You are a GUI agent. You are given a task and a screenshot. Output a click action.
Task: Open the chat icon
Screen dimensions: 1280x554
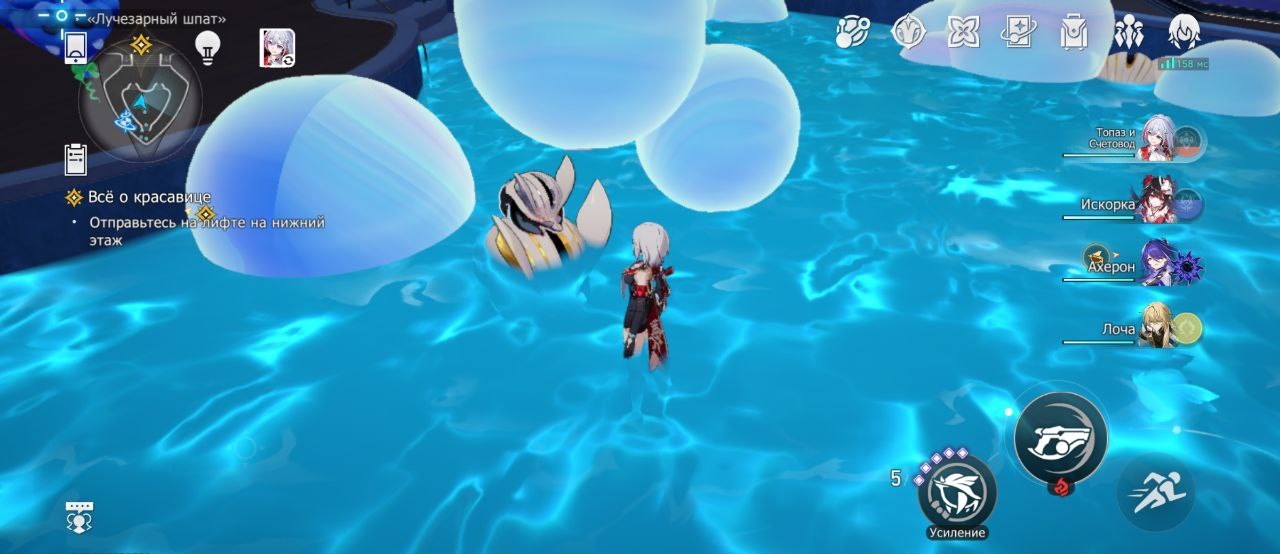[79, 515]
